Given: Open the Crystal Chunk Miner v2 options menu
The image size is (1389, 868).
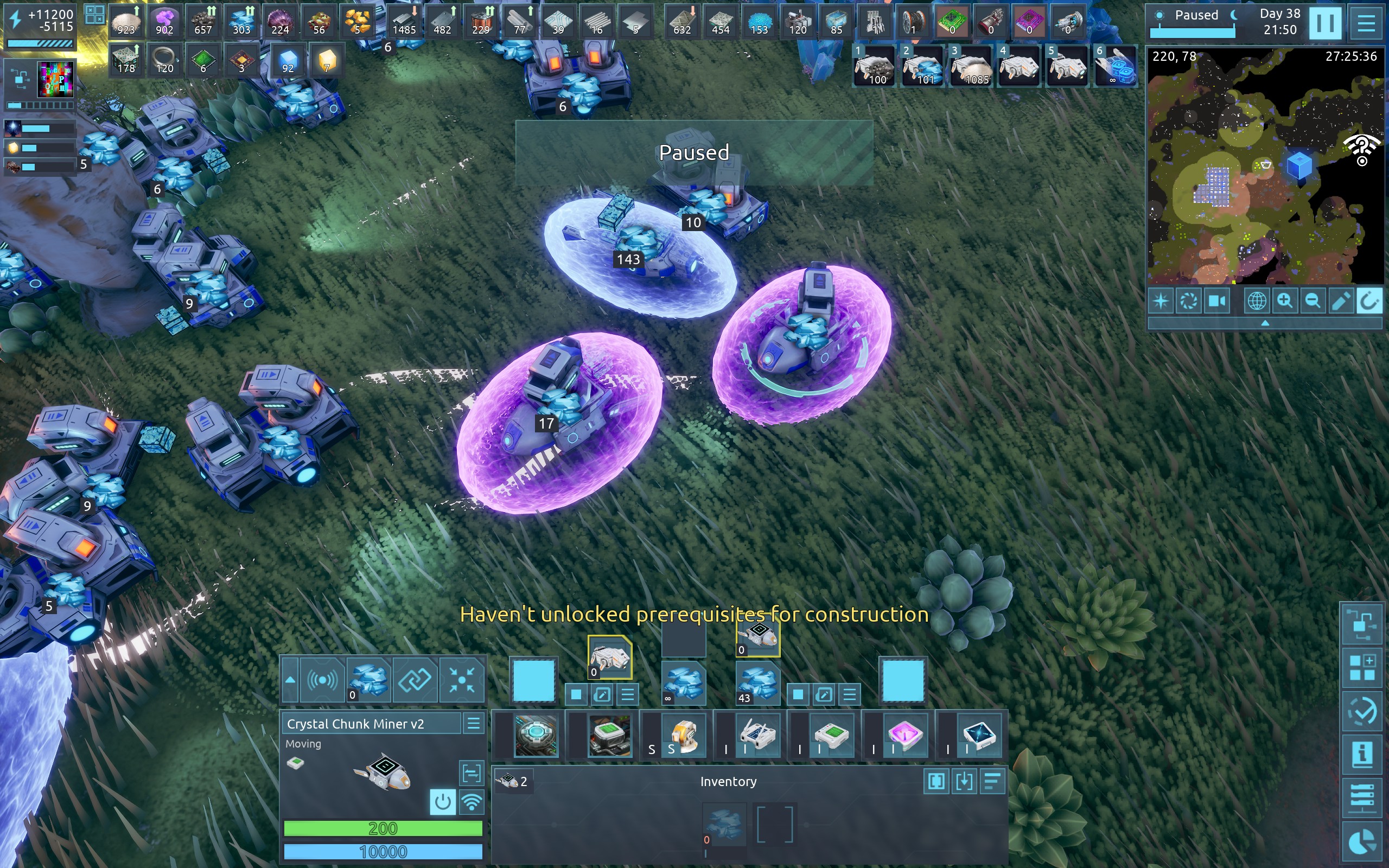Looking at the screenshot, I should coord(474,723).
